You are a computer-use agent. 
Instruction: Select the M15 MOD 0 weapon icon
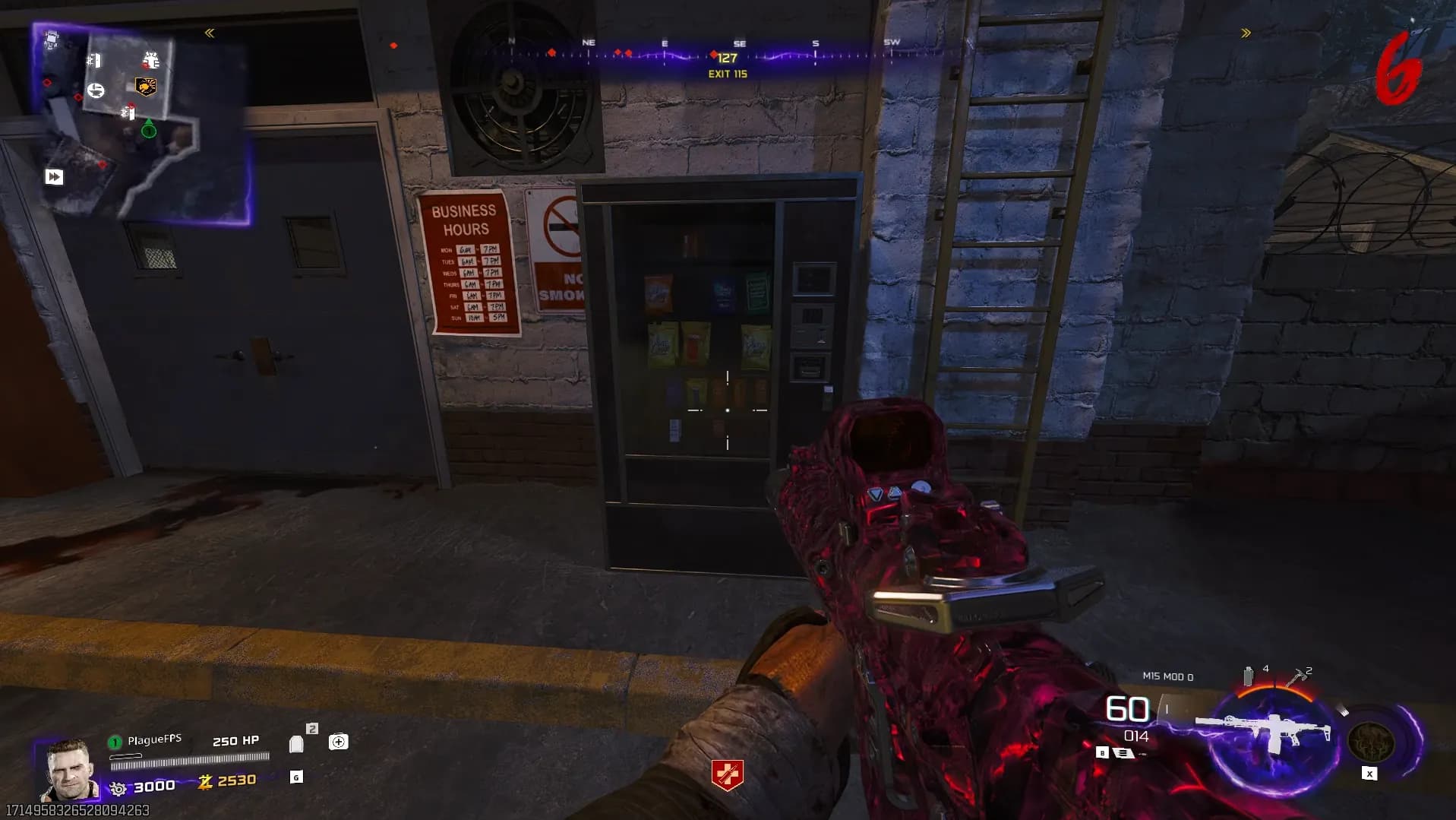(x=1263, y=733)
